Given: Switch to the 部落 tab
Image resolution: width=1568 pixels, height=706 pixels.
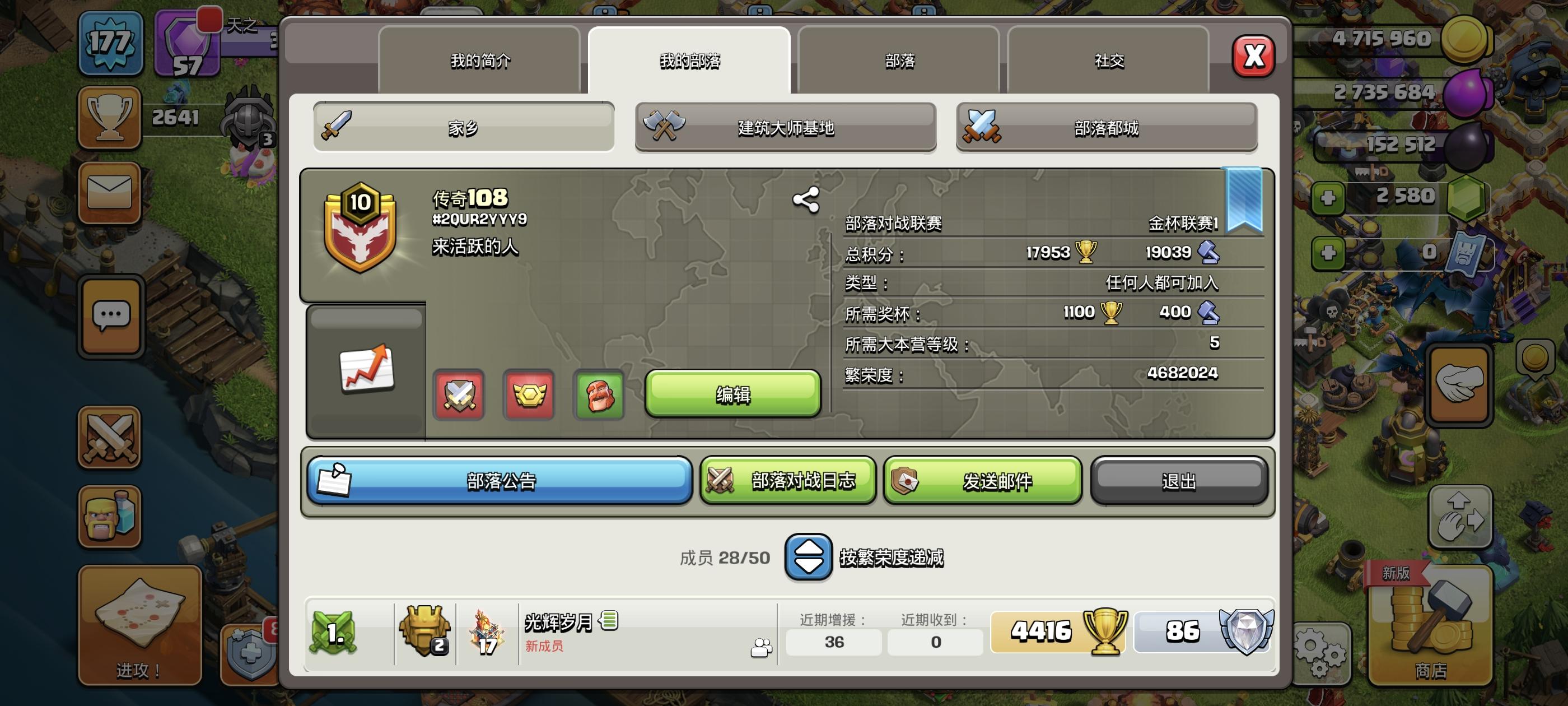Looking at the screenshot, I should pos(900,61).
